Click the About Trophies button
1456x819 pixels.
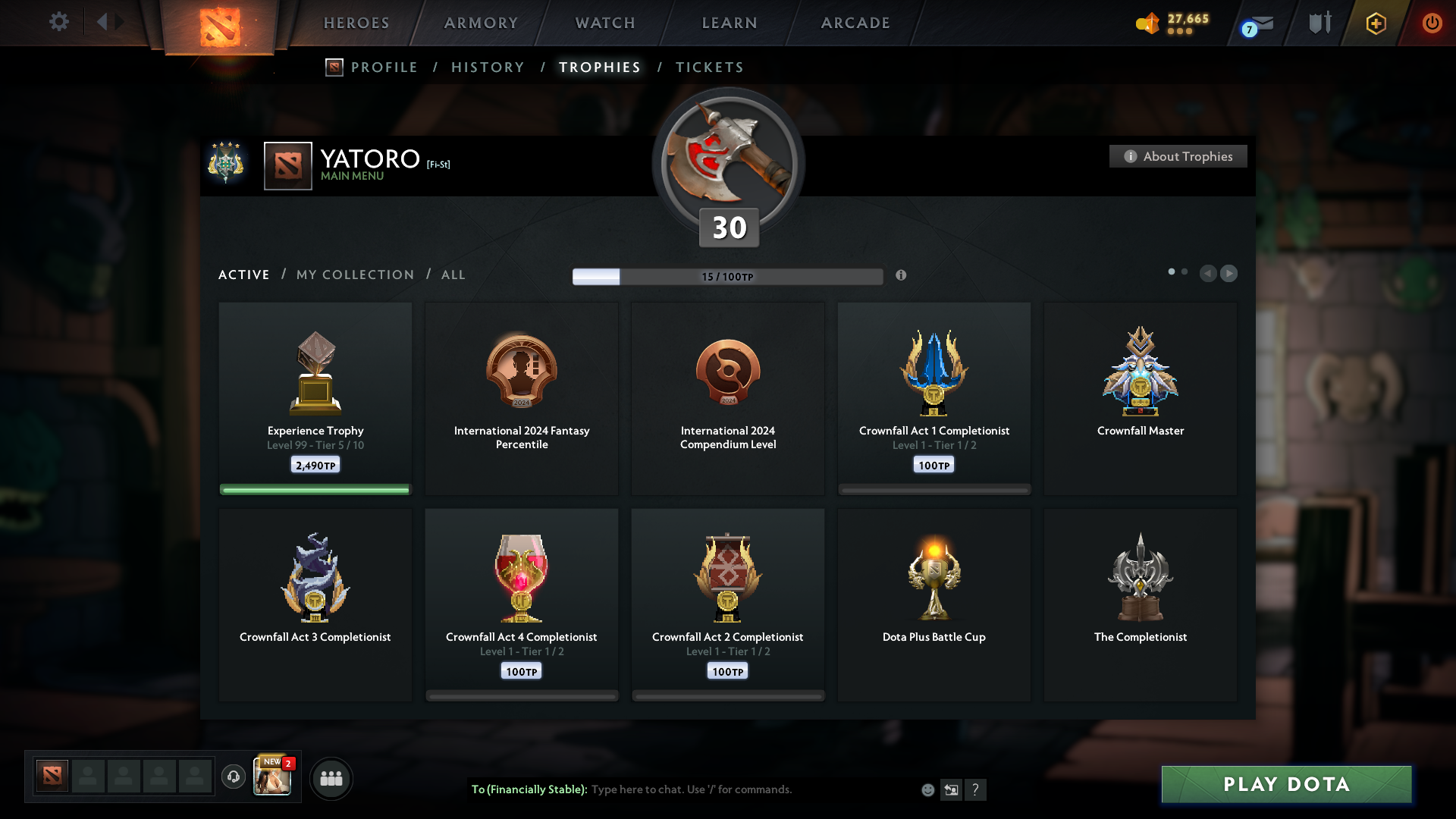[1178, 156]
